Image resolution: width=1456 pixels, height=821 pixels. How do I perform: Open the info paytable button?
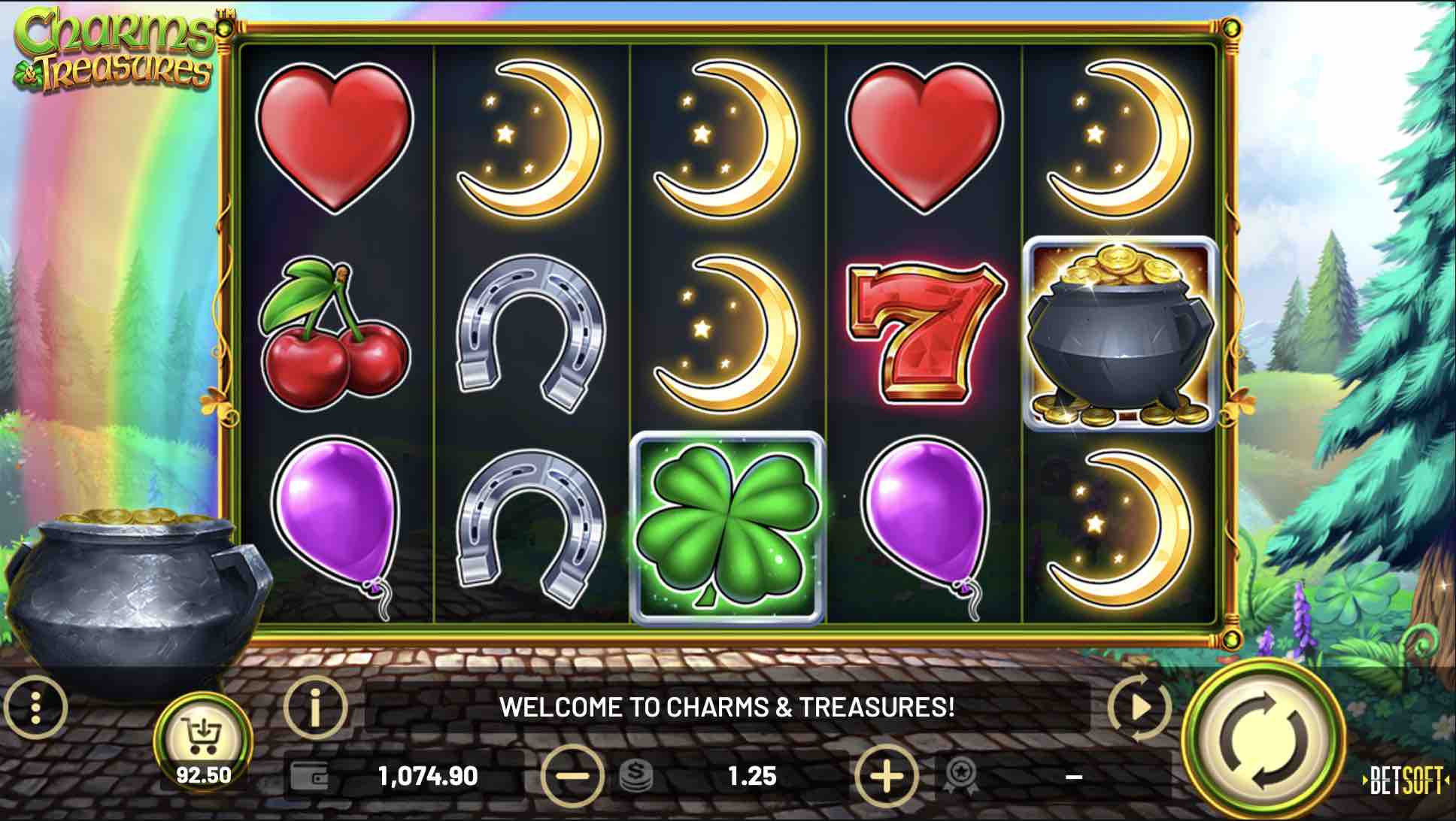click(315, 707)
